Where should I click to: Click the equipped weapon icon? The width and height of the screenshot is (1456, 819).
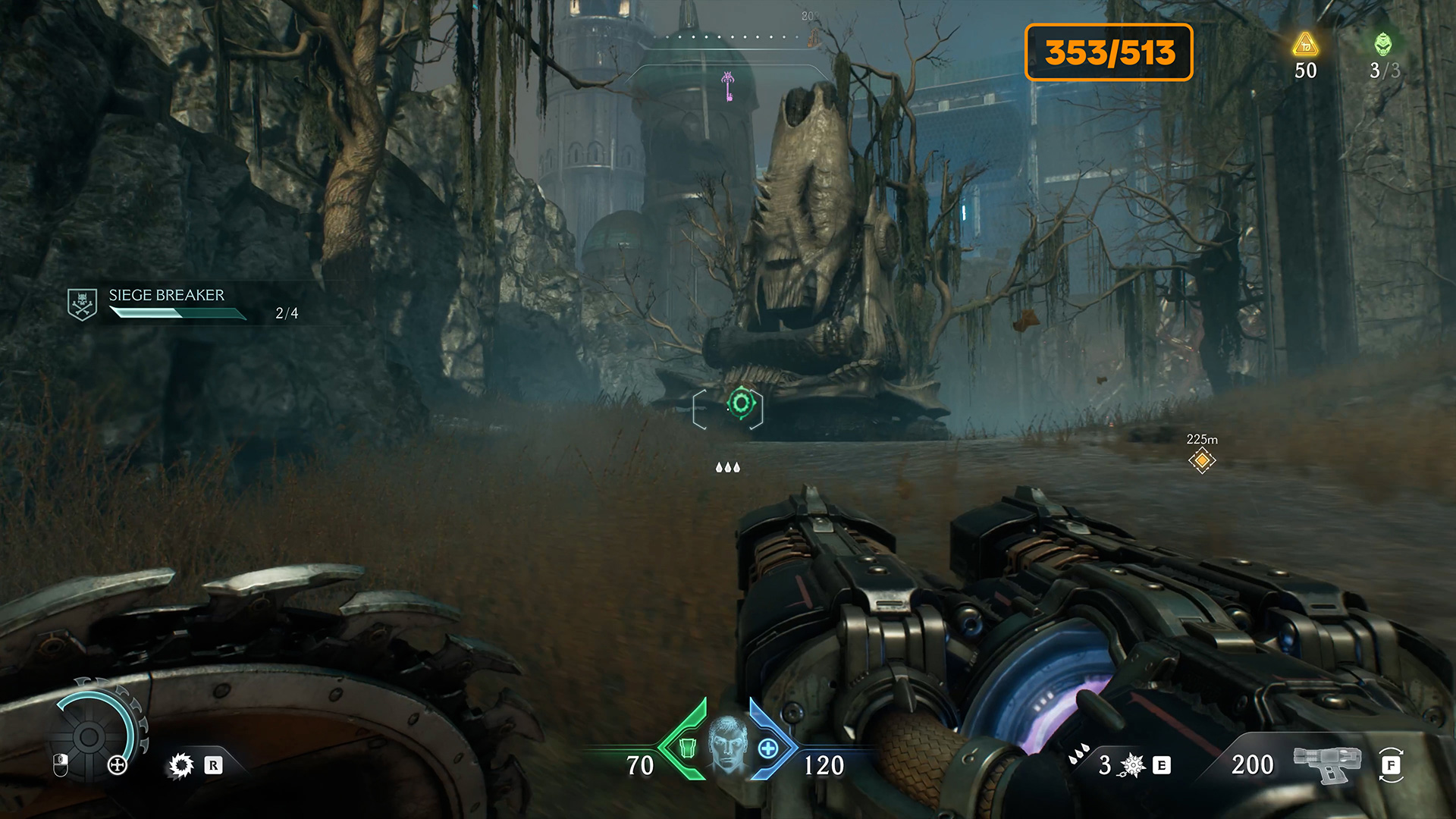tap(1327, 763)
